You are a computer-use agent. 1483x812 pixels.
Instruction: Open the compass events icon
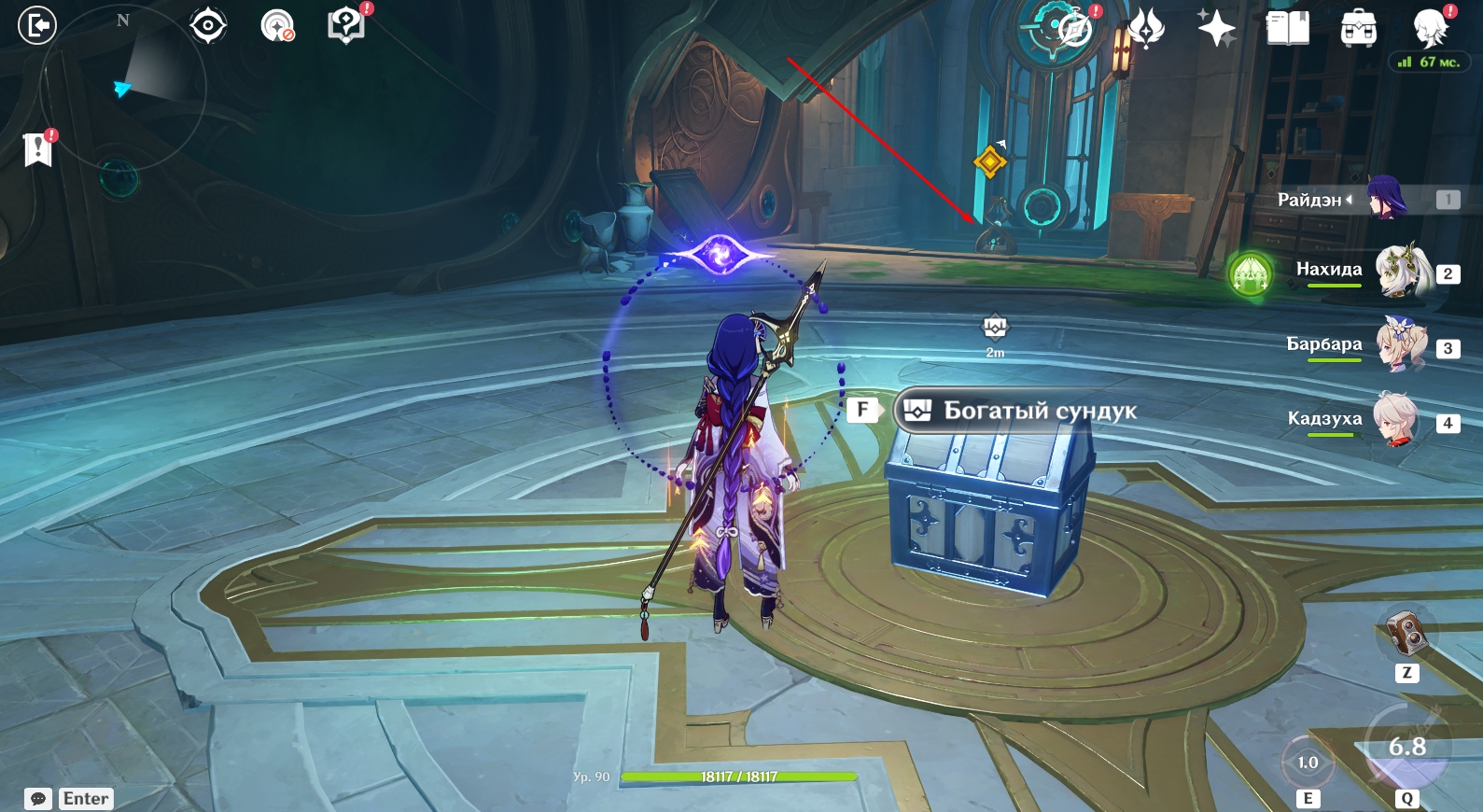[1073, 28]
